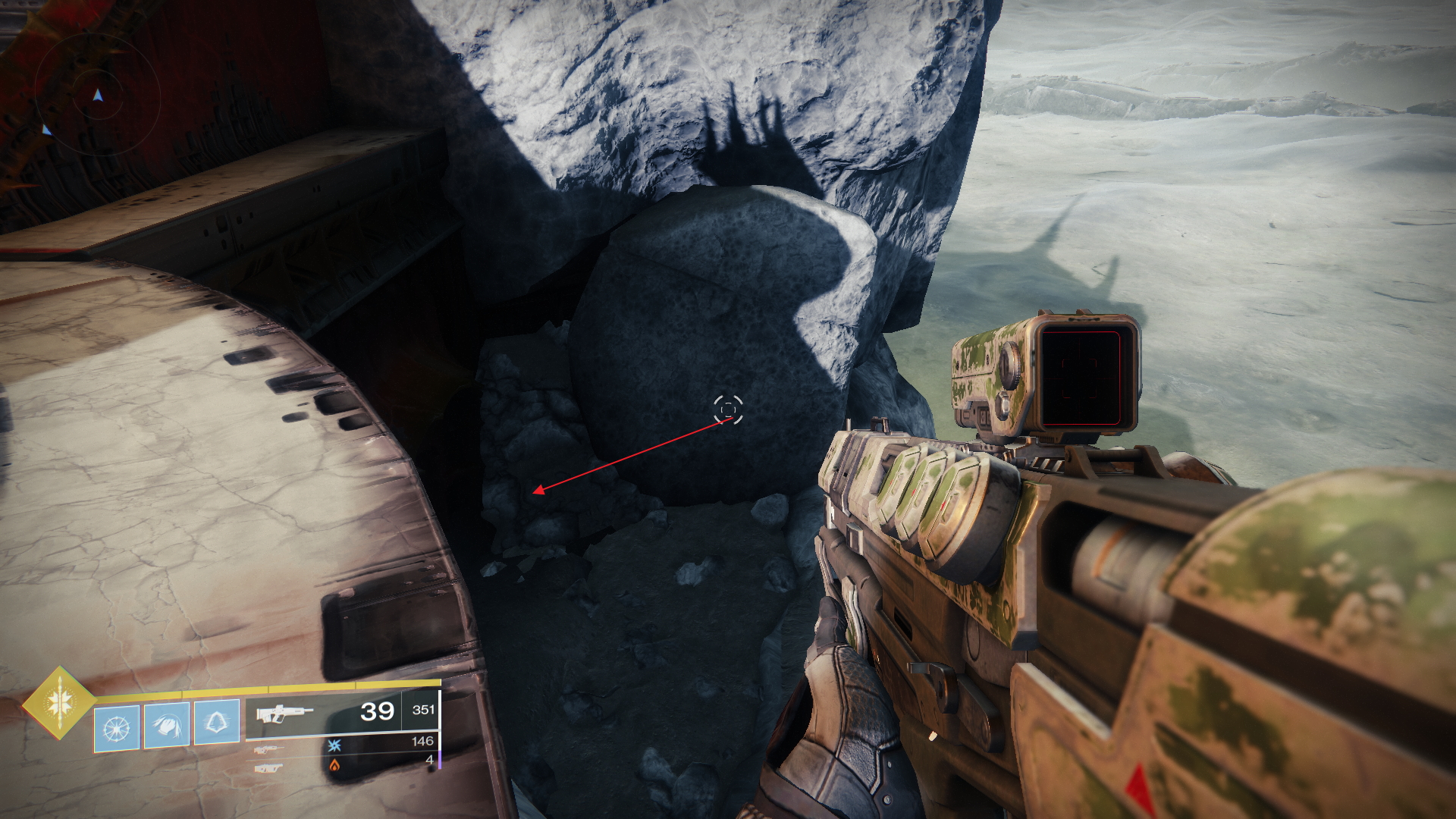Select the energy ammo count 146
1456x819 pixels.
click(x=425, y=742)
